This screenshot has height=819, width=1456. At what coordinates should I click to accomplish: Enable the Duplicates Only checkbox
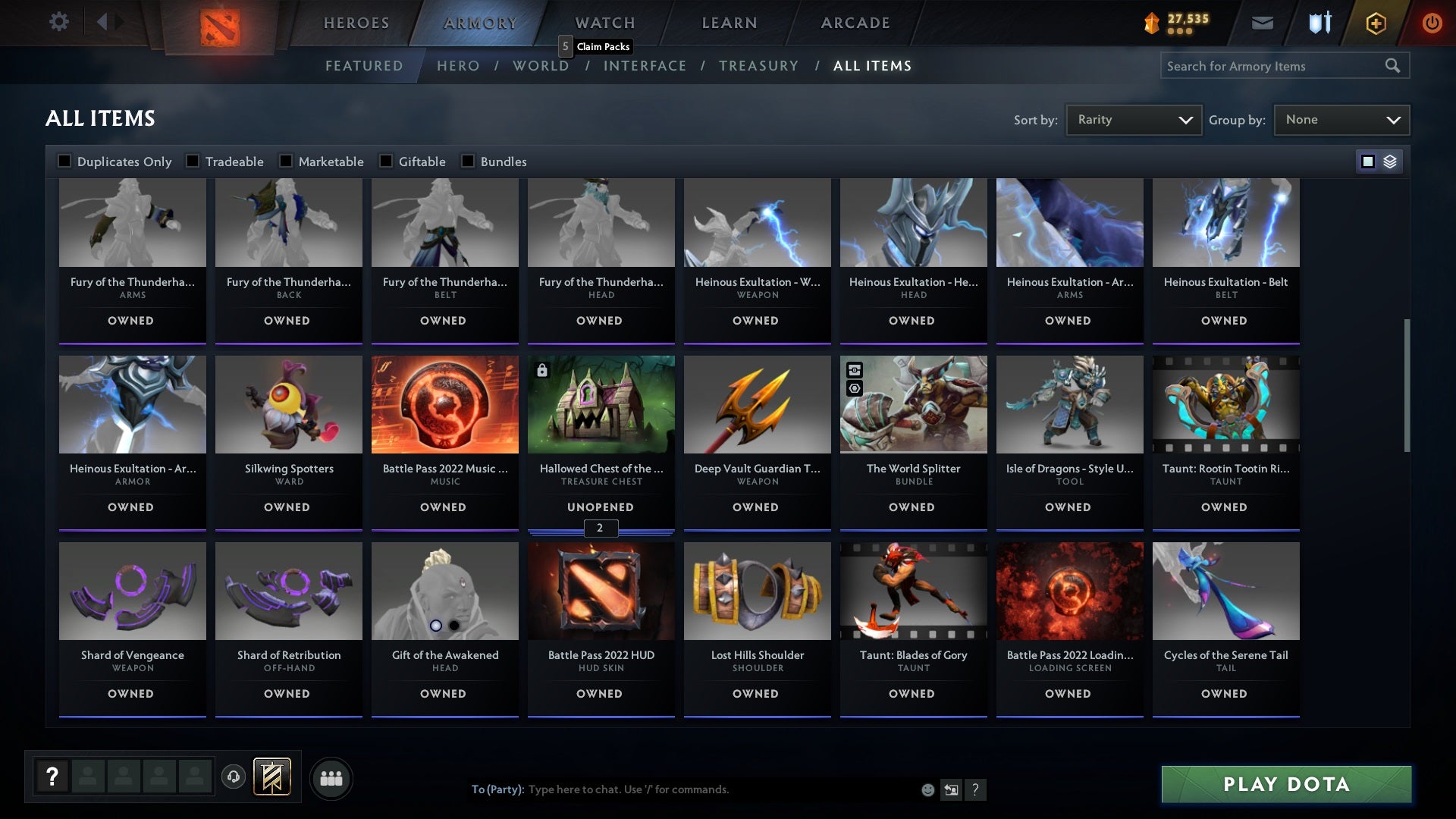(64, 161)
